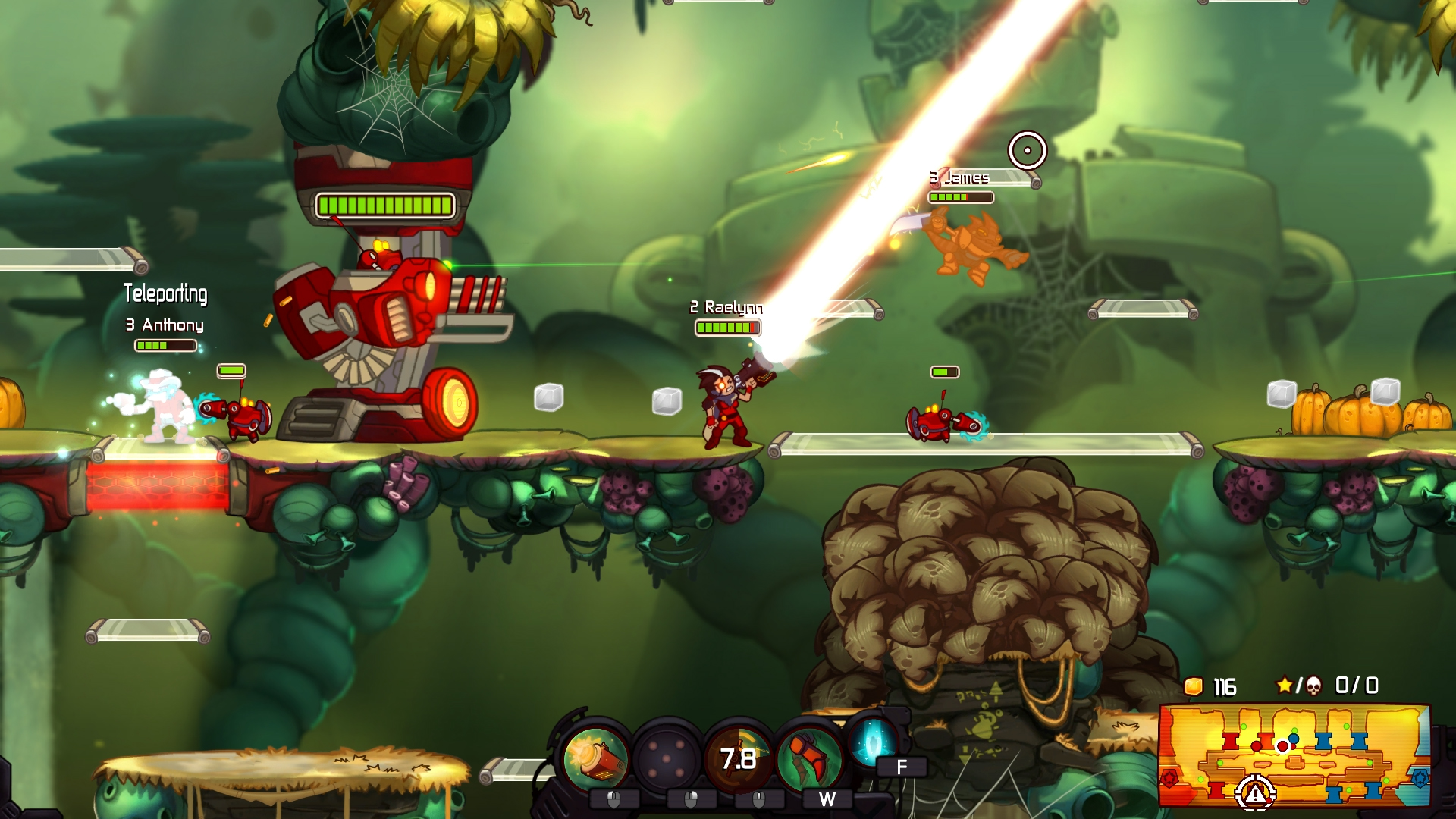Click James's name tag near the top
Screen dimensions: 1456x819
pyautogui.click(x=960, y=178)
